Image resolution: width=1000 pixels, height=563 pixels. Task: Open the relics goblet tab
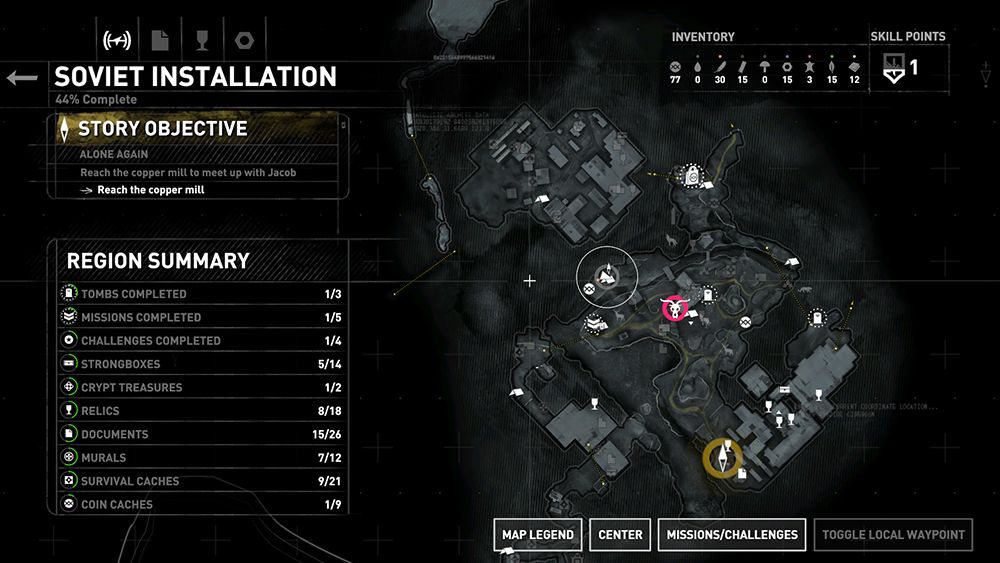coord(200,41)
